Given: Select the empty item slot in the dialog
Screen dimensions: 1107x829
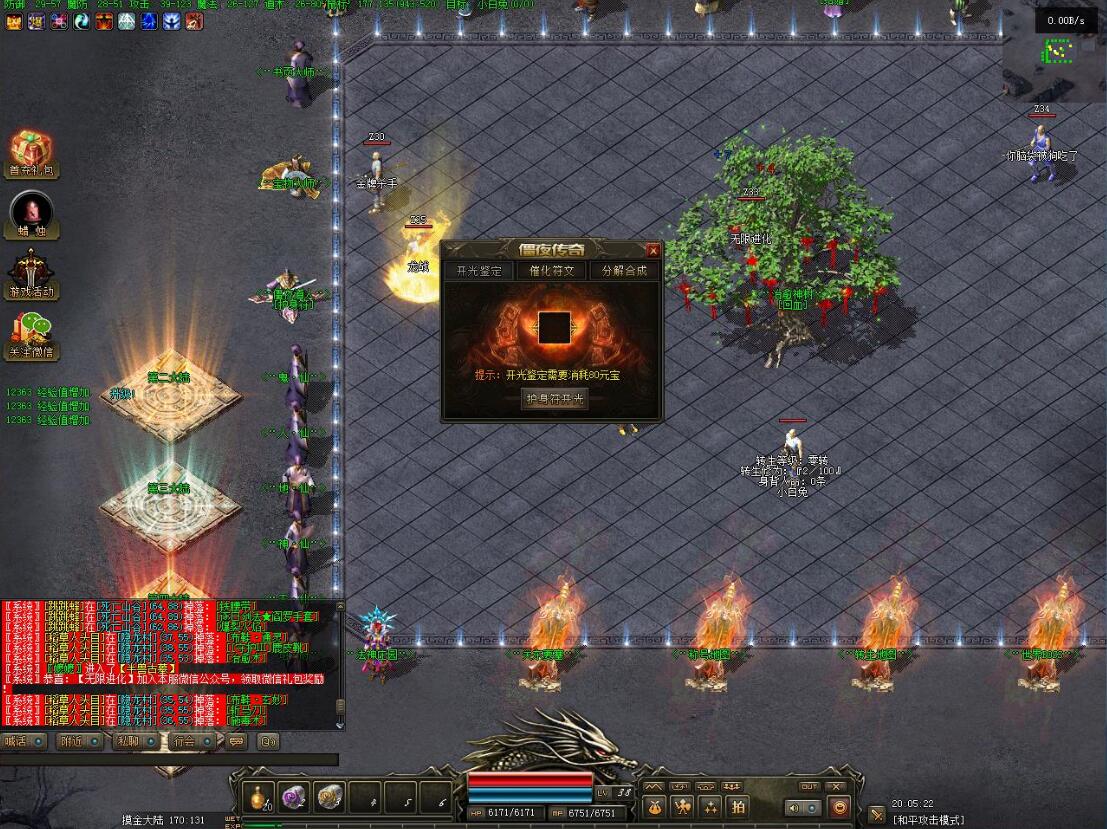Looking at the screenshot, I should point(554,328).
